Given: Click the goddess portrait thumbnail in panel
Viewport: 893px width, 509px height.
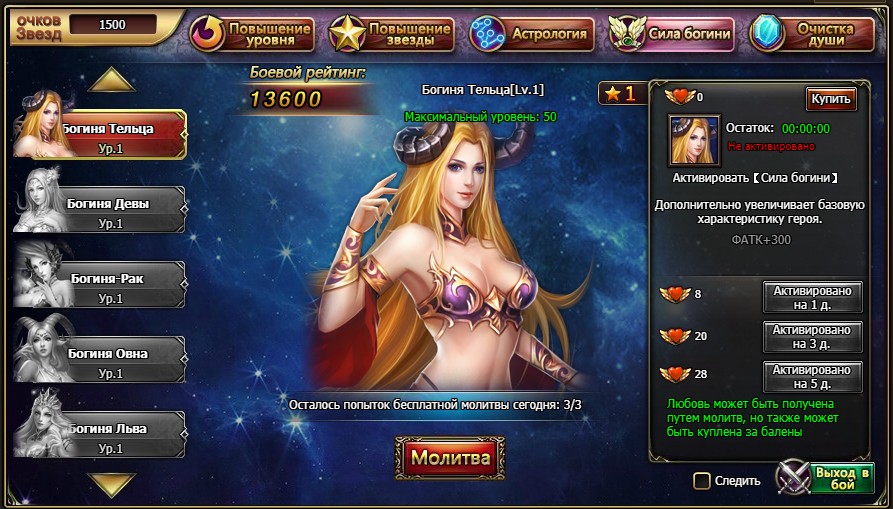Looking at the screenshot, I should (694, 141).
